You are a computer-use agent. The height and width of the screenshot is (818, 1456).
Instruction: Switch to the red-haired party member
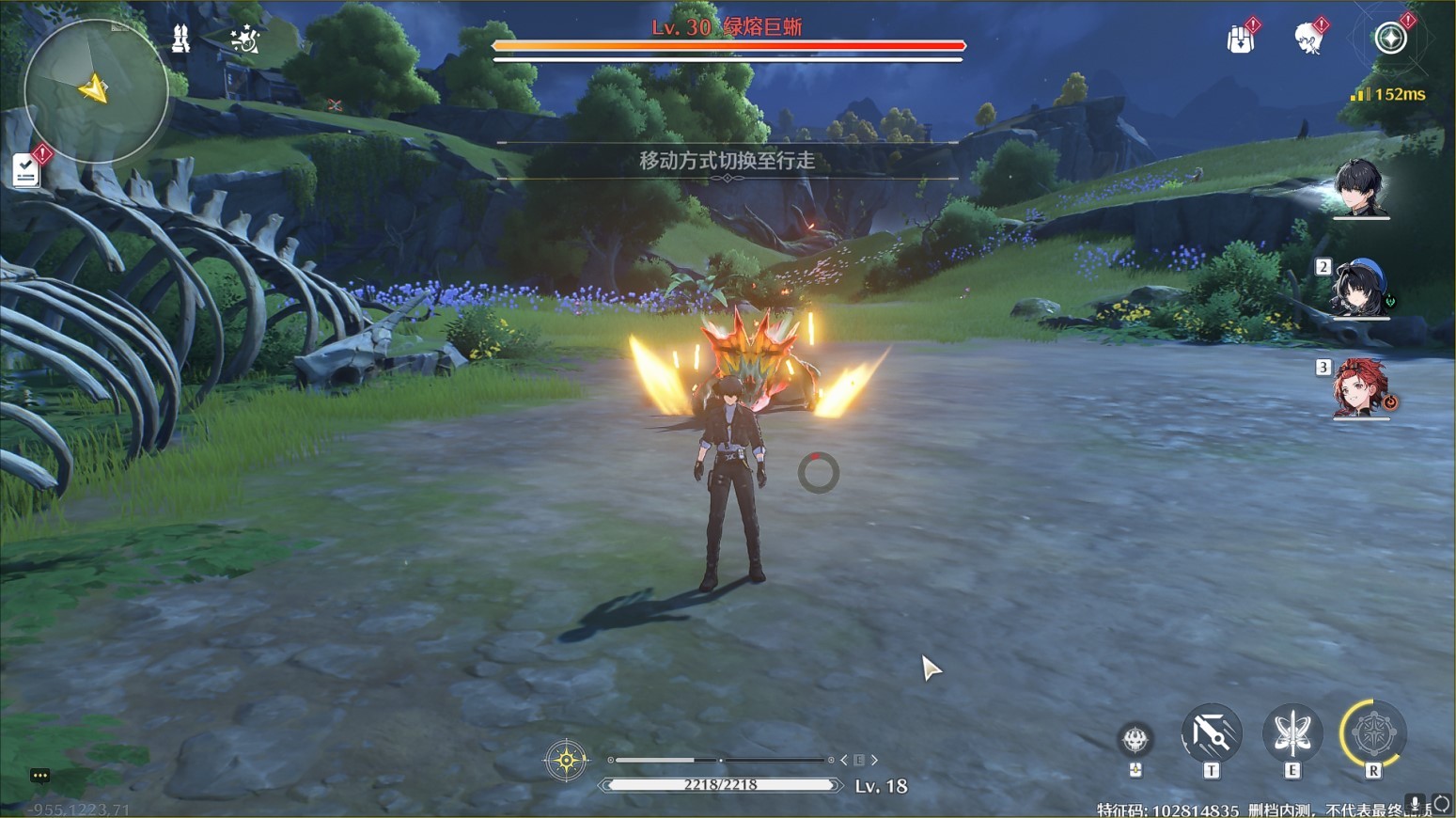pyautogui.click(x=1360, y=386)
